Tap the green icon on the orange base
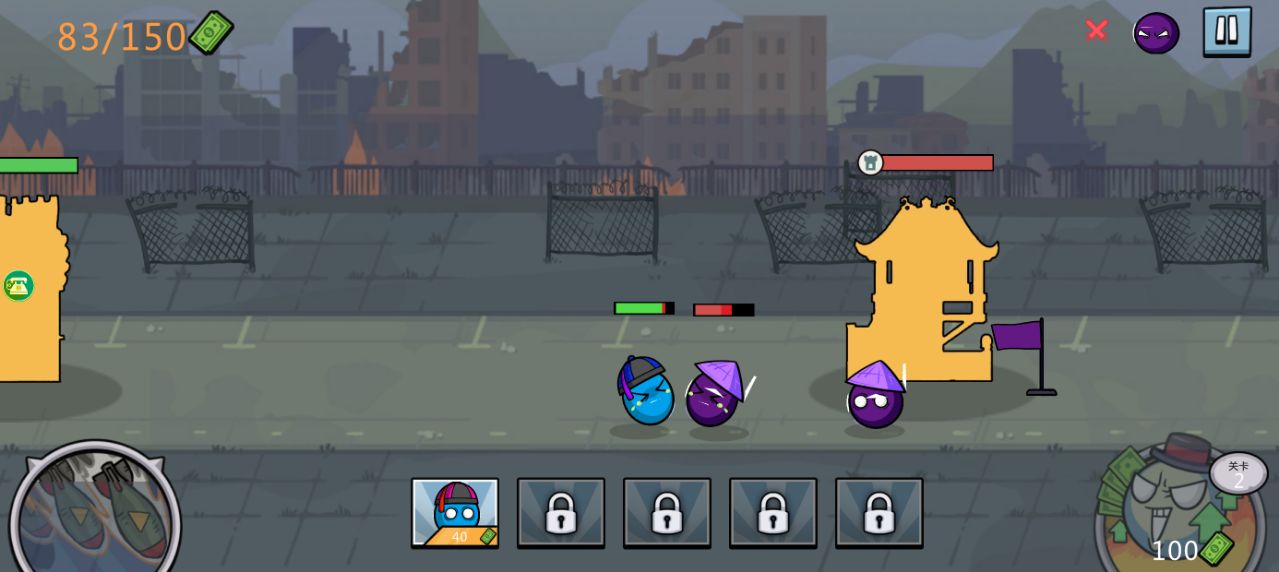The width and height of the screenshot is (1279, 572). tap(18, 286)
